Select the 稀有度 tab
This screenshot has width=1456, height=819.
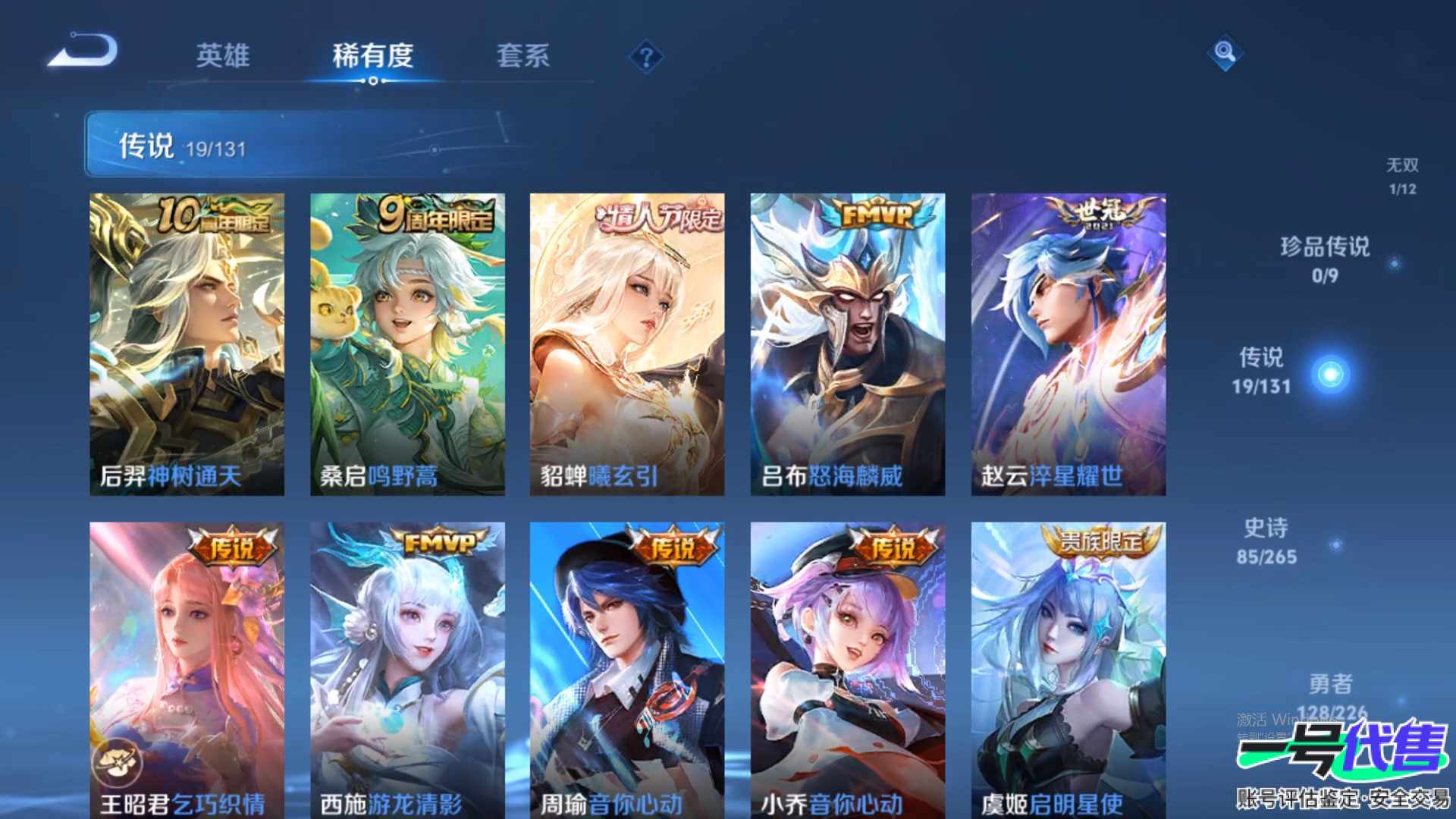click(x=372, y=55)
